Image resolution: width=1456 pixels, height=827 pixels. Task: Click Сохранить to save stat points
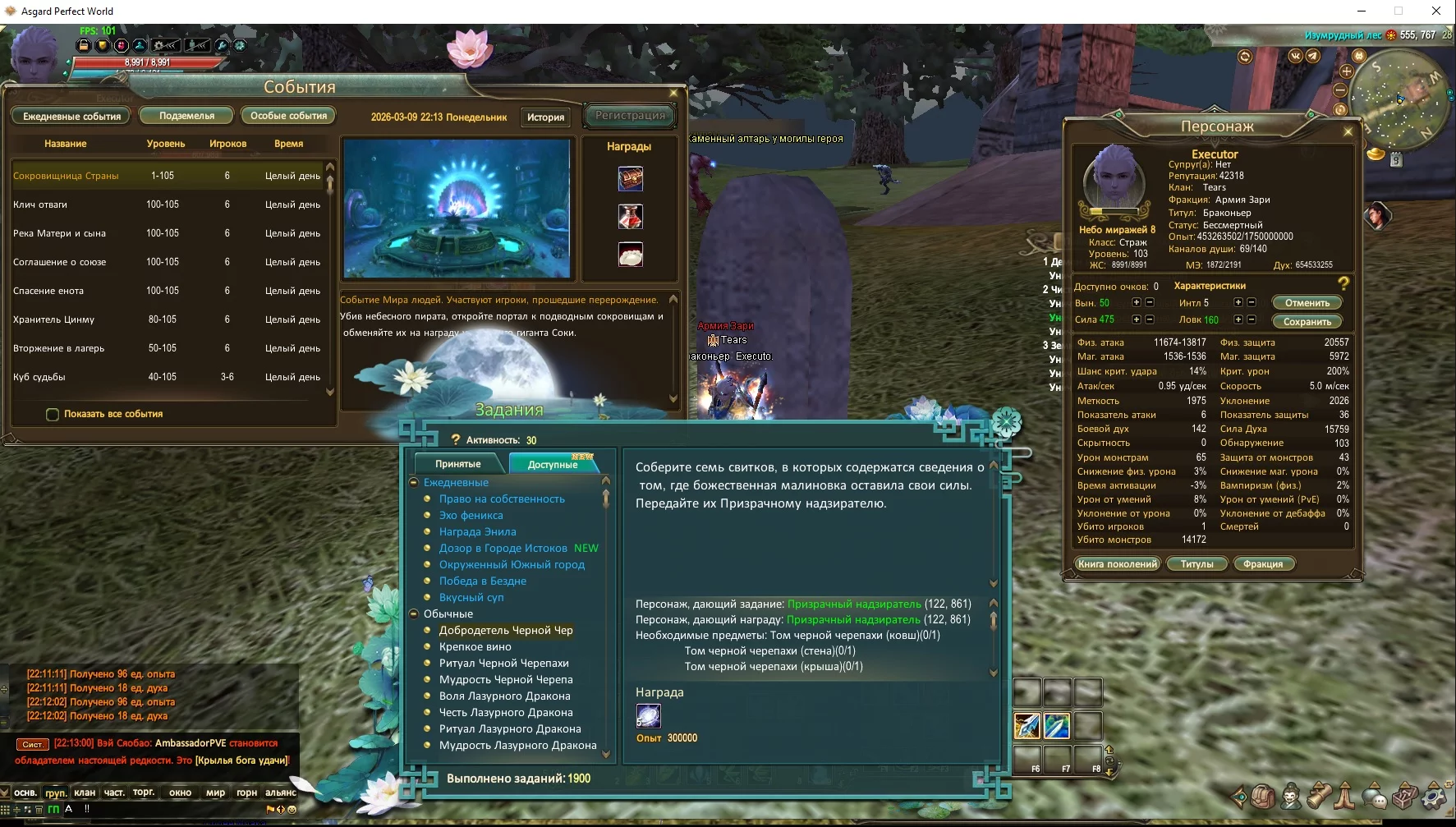1307,322
